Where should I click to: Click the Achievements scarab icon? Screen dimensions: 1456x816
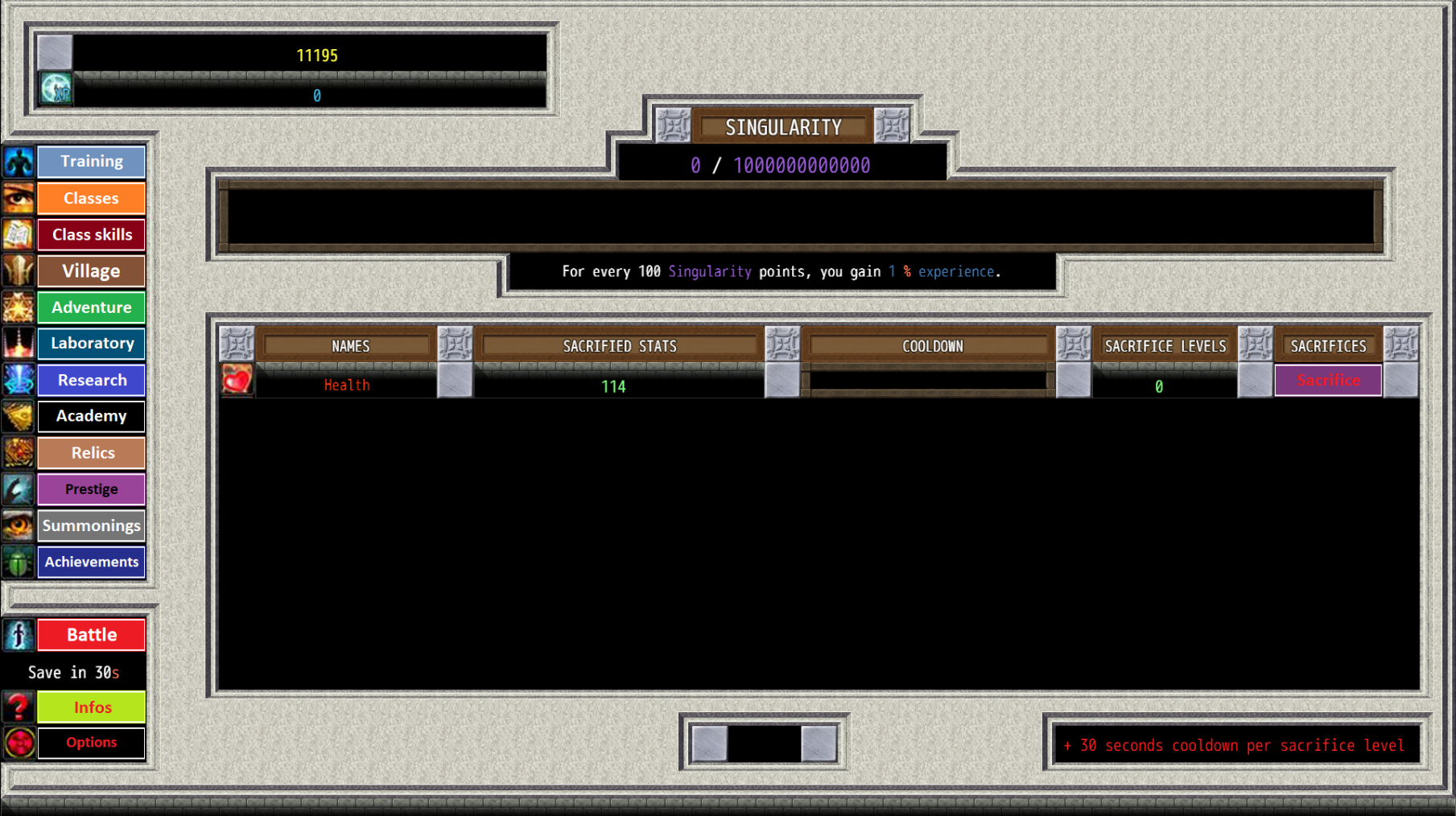(19, 562)
